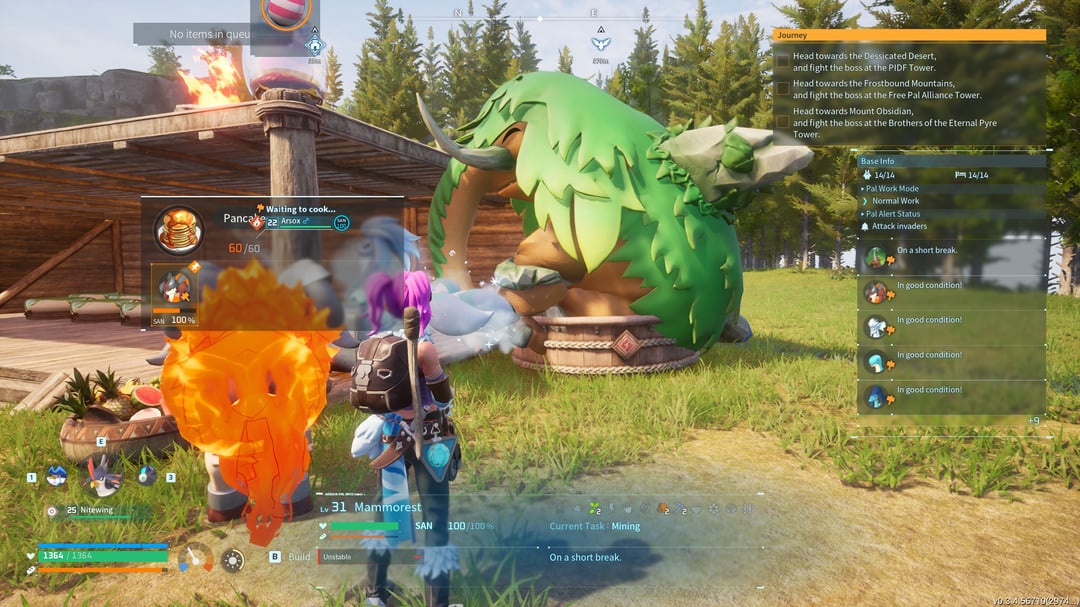1080x607 pixels.
Task: Switch to the party Pal in slot 1
Action: coord(56,477)
